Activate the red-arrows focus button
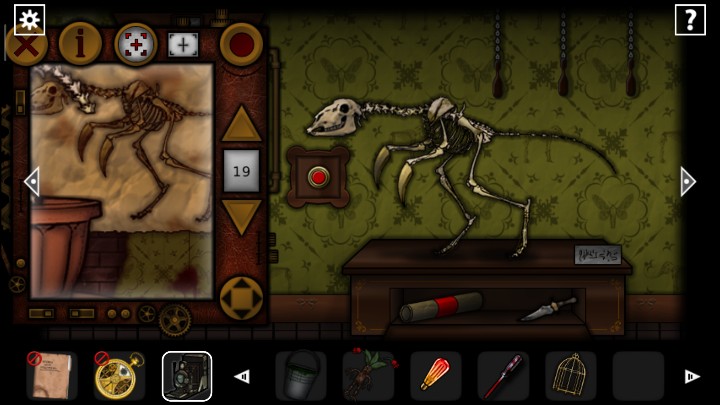Viewport: 720px width, 405px height. [x=136, y=44]
